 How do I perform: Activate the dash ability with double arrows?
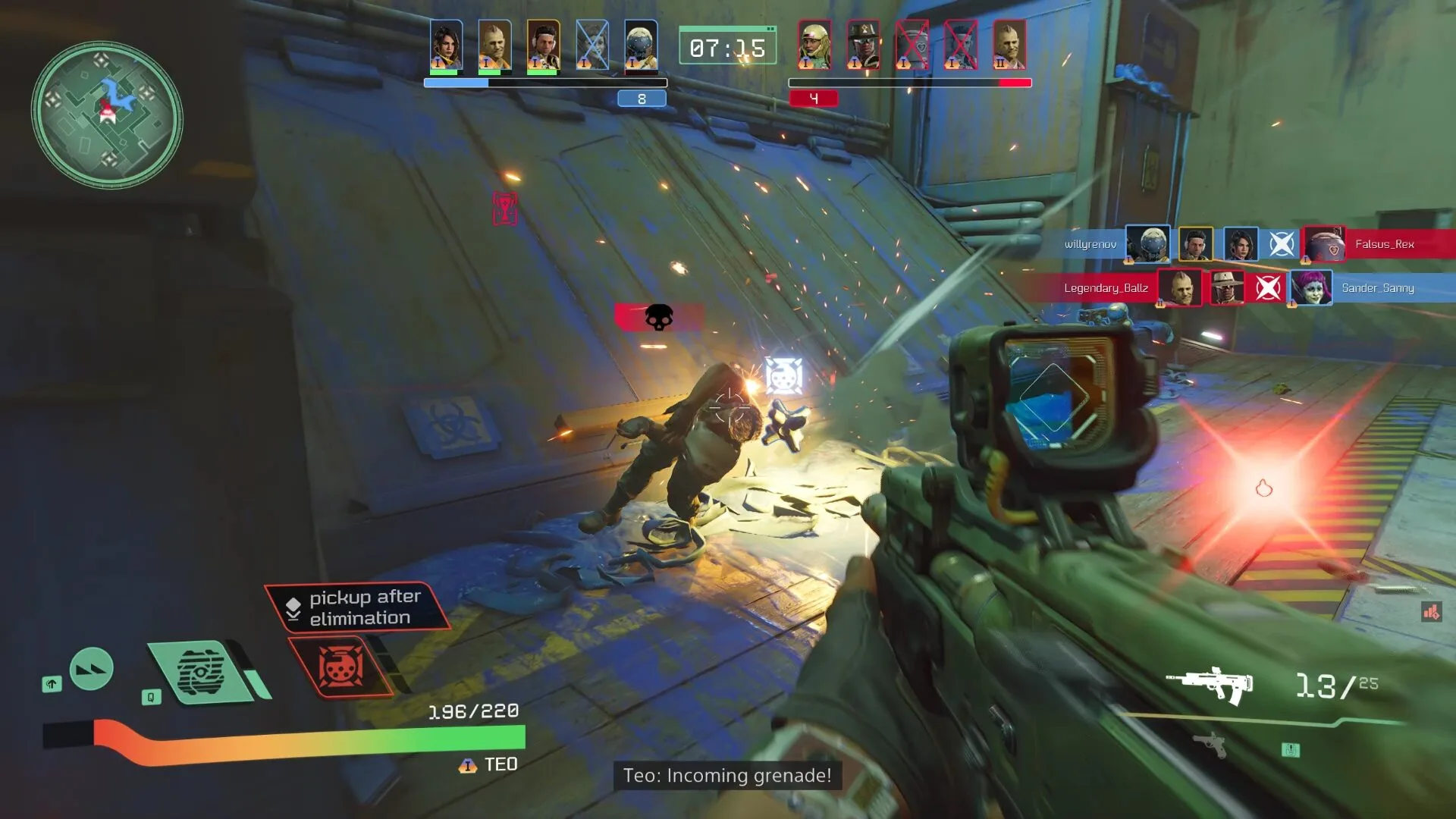(x=91, y=669)
